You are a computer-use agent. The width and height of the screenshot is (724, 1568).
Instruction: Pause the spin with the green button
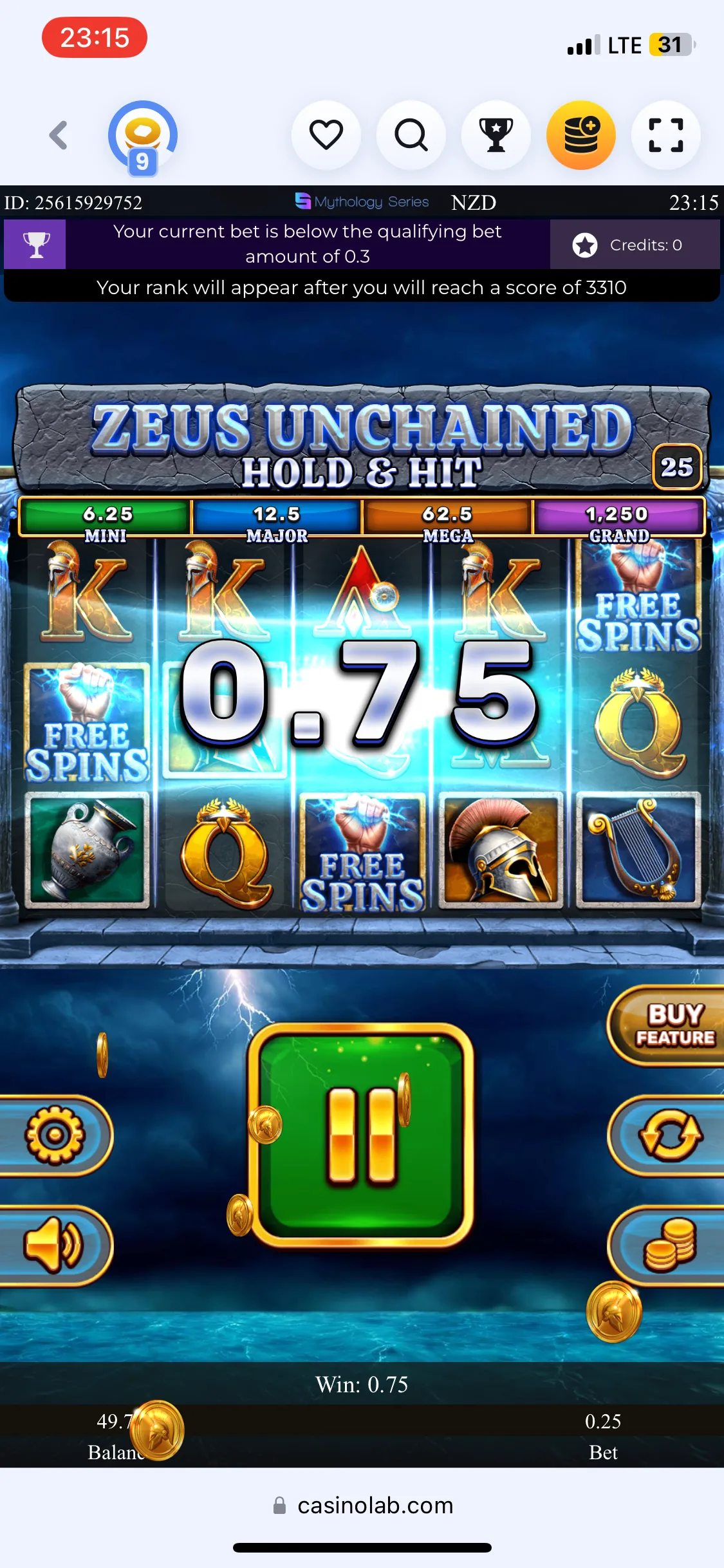(x=362, y=1135)
